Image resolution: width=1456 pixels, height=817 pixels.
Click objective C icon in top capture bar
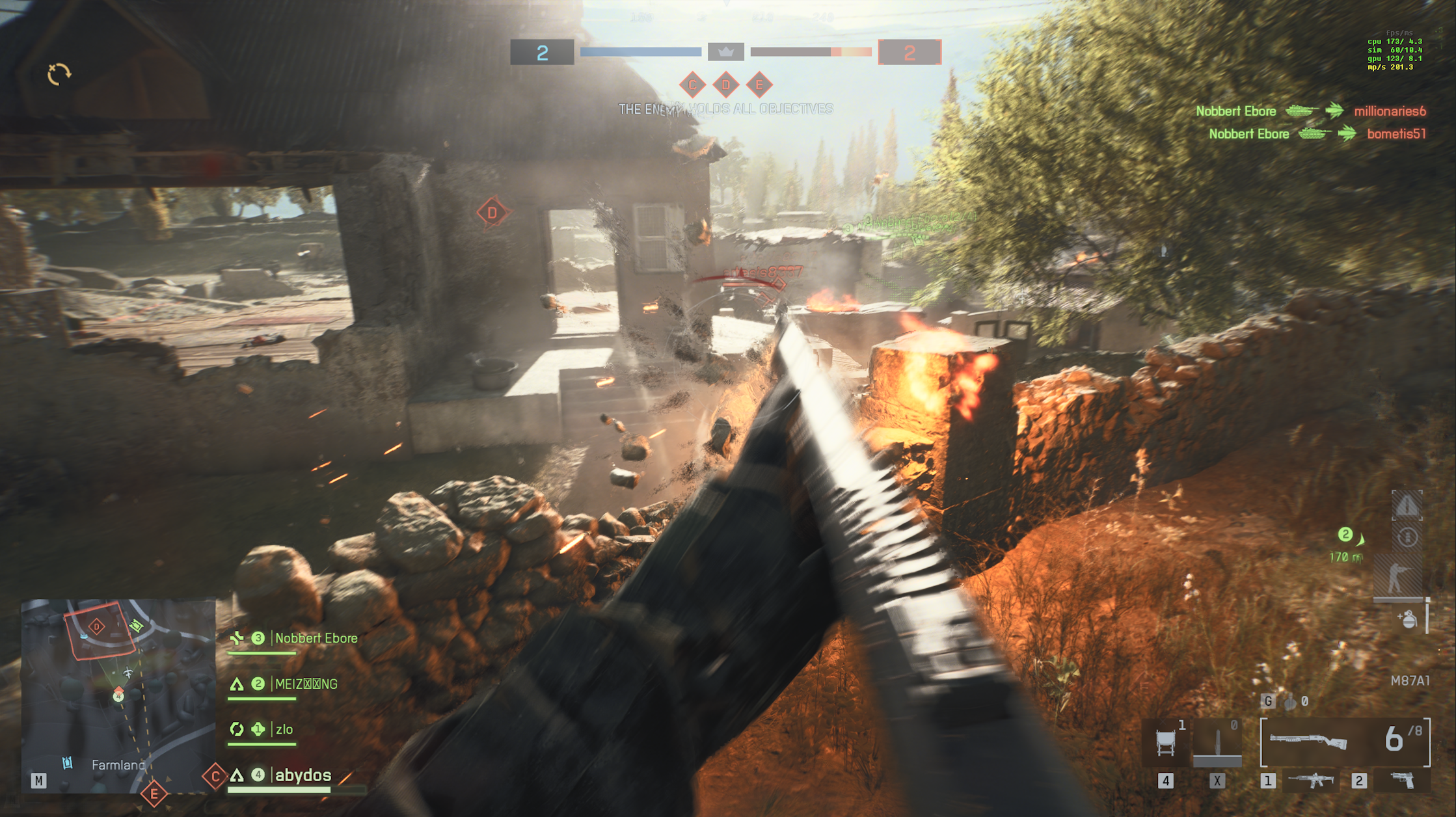(x=692, y=85)
